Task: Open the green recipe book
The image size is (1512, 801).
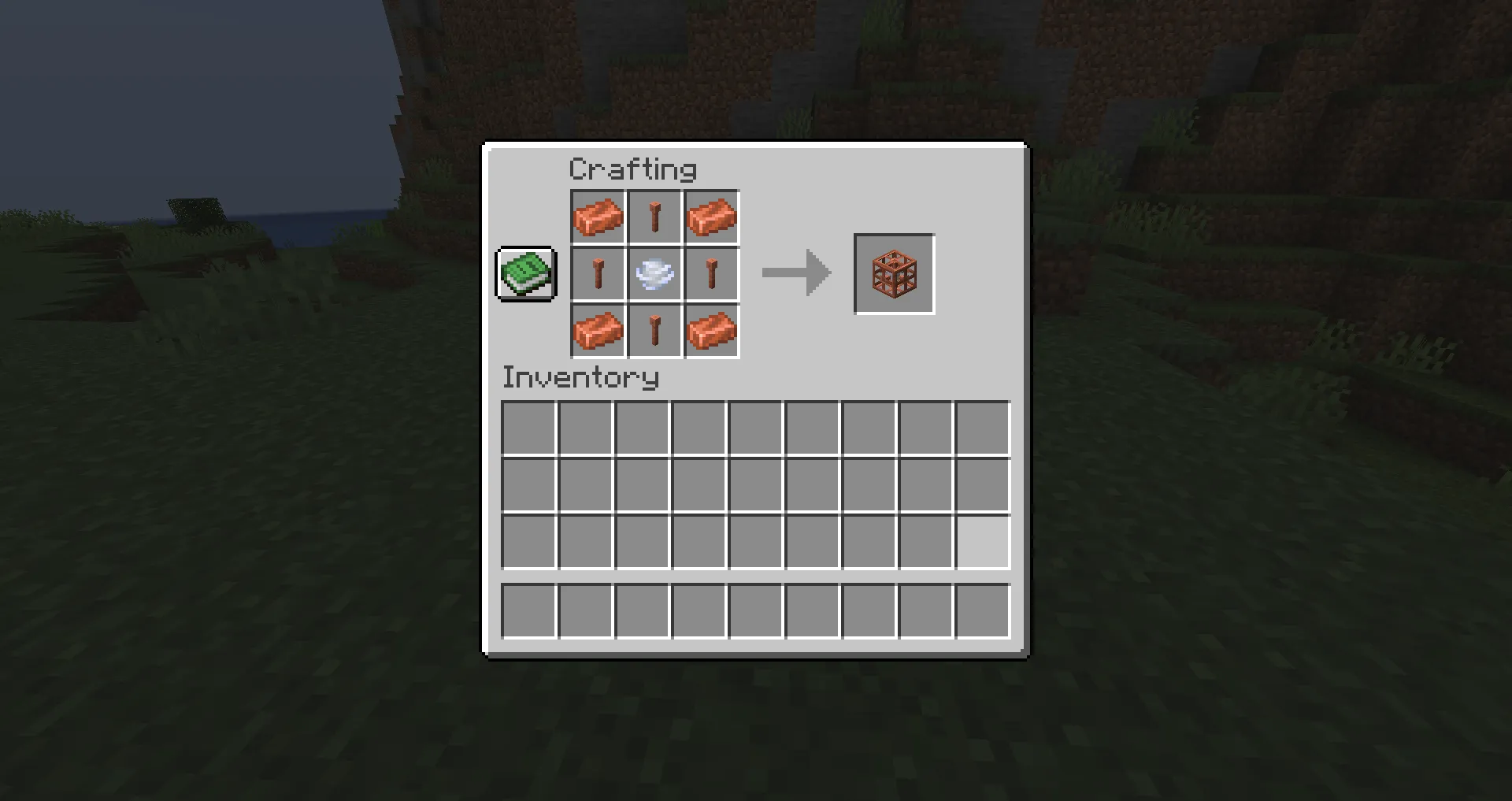Action: 525,273
